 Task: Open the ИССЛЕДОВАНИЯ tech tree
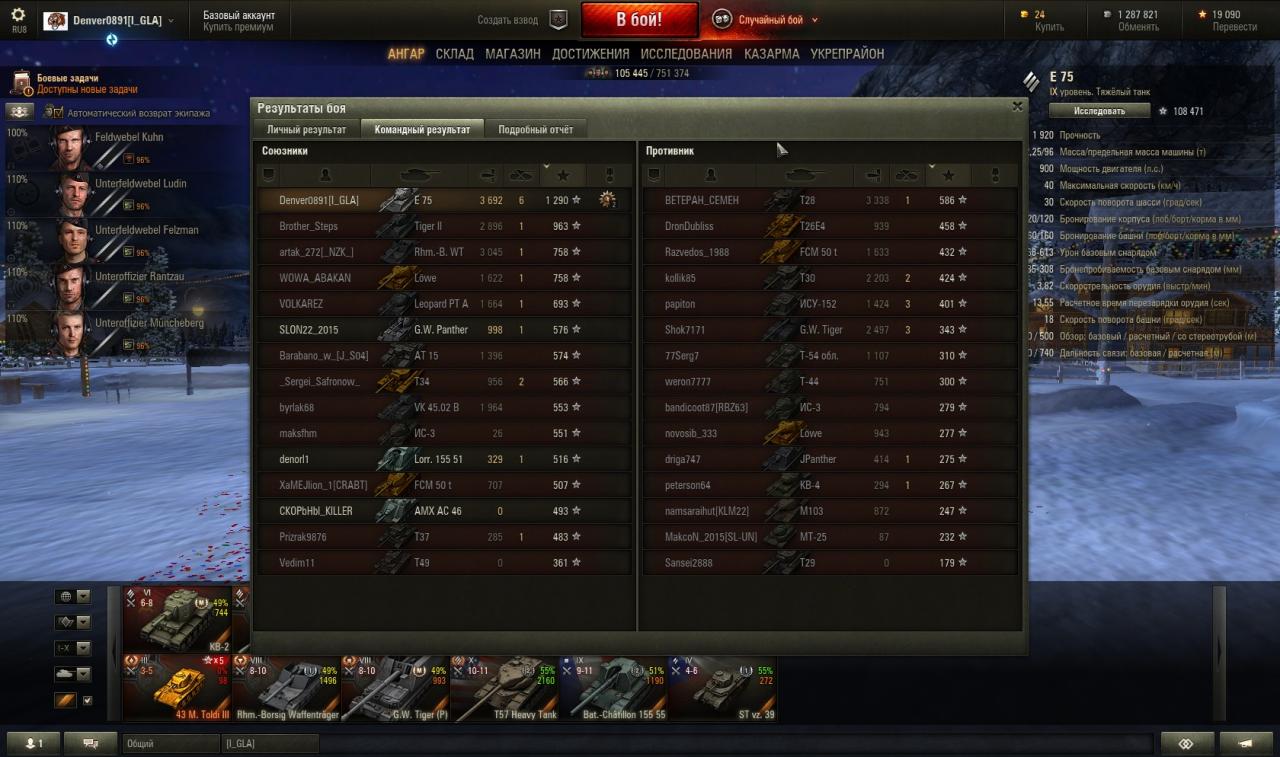pos(686,54)
